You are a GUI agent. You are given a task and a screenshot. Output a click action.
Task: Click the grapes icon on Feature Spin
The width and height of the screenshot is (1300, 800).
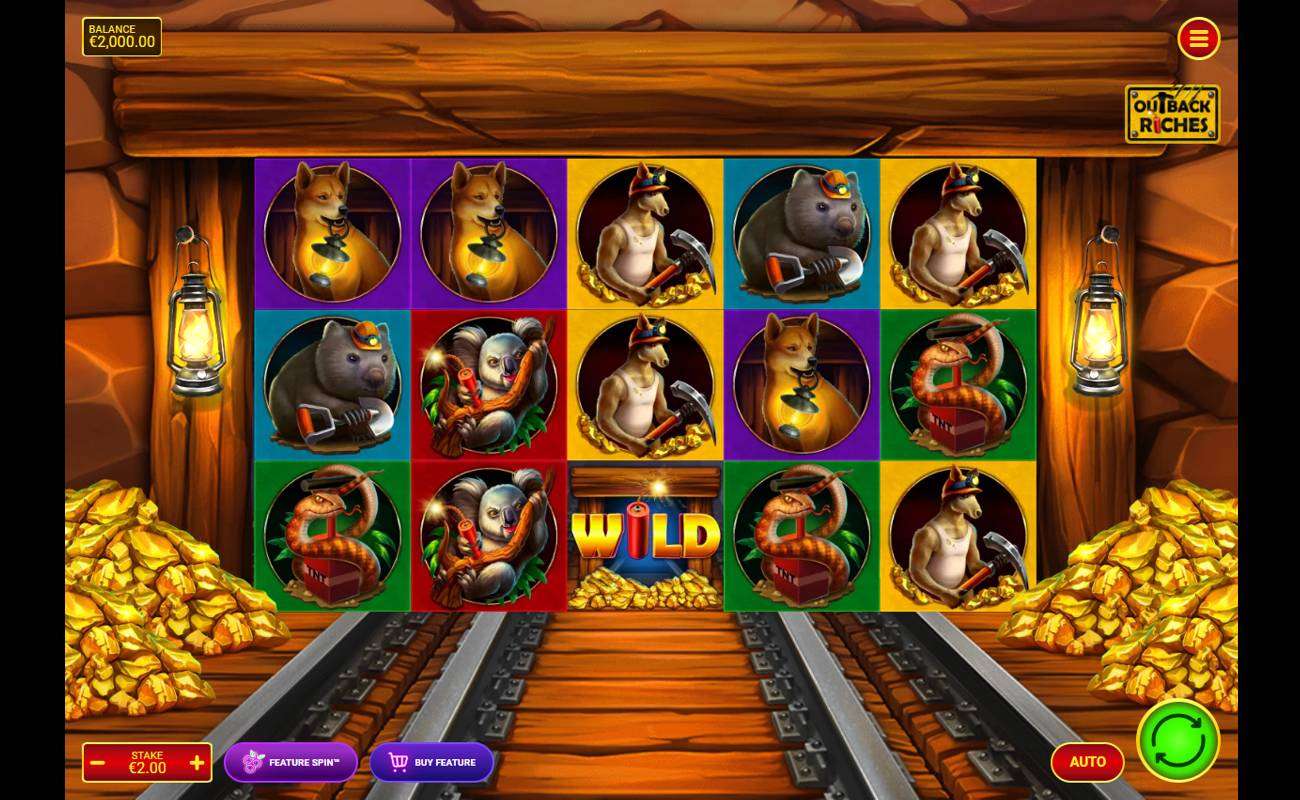(x=253, y=762)
